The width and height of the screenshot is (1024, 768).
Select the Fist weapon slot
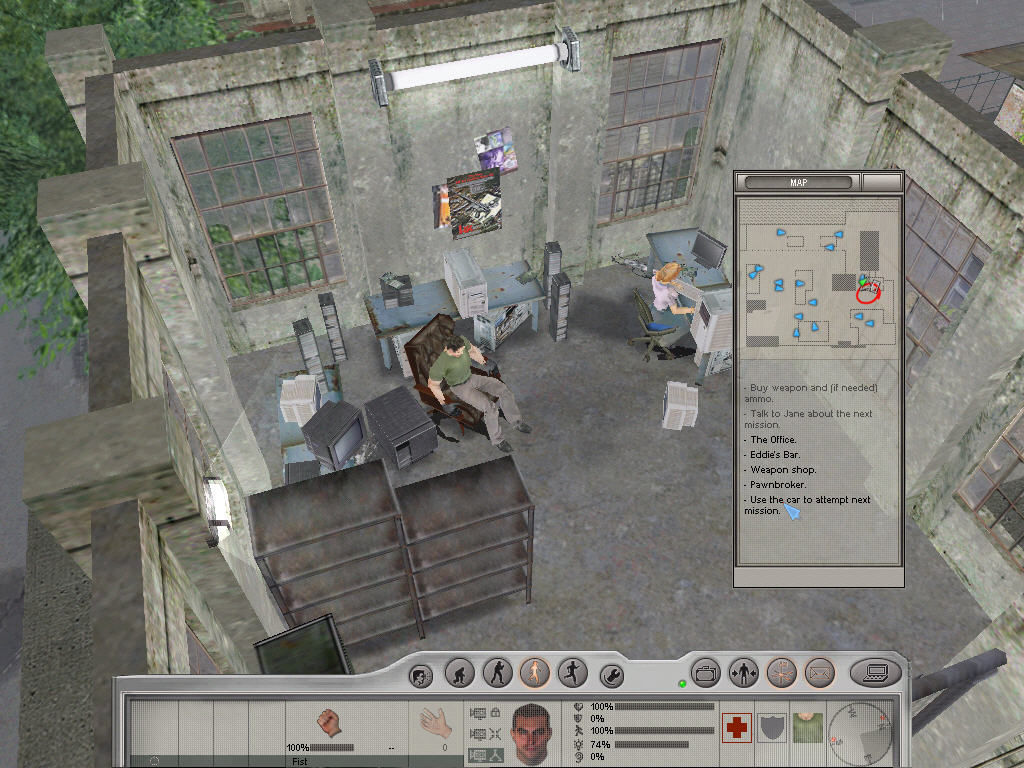(329, 724)
